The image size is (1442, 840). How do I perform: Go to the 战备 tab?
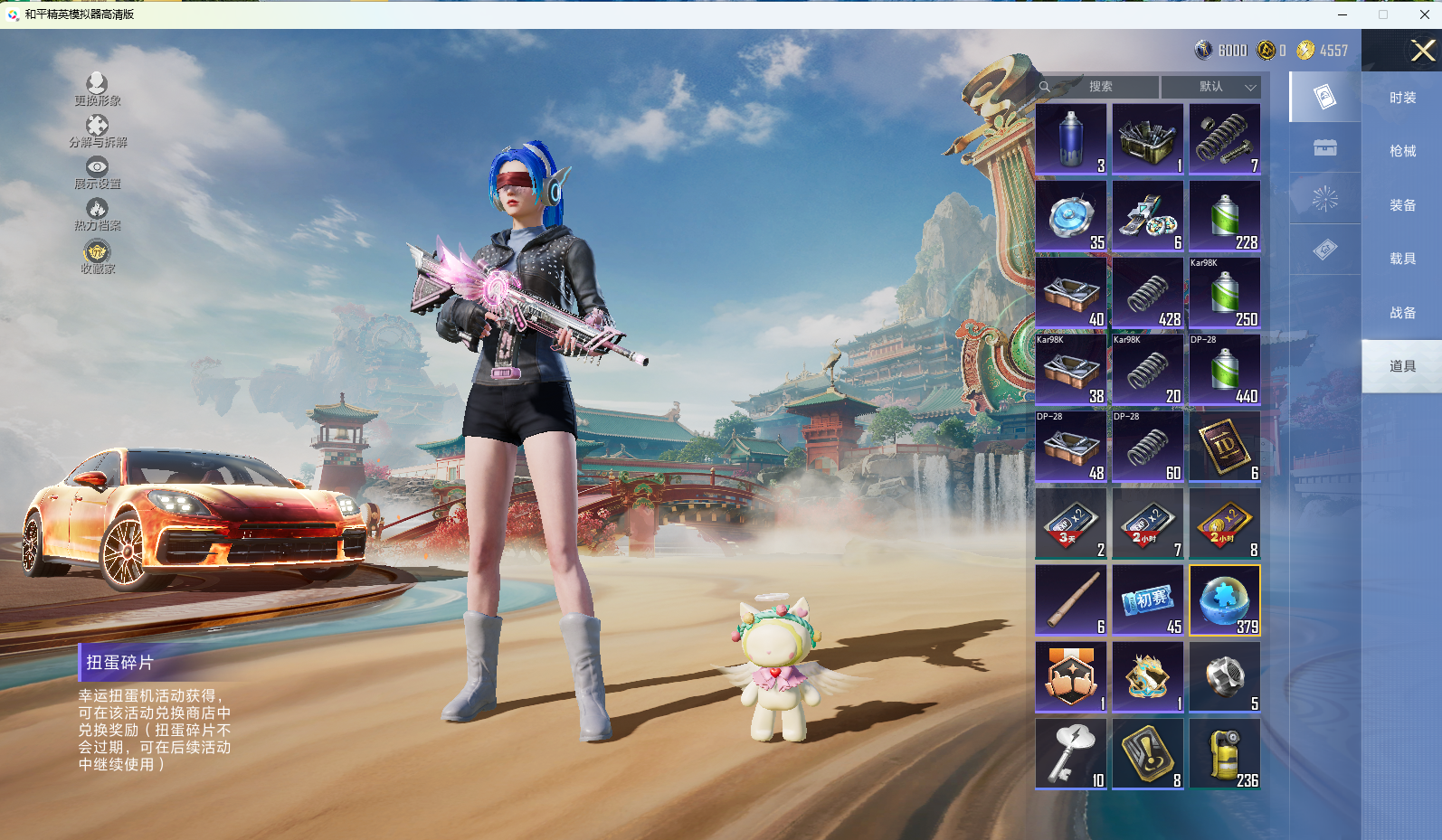[1402, 313]
